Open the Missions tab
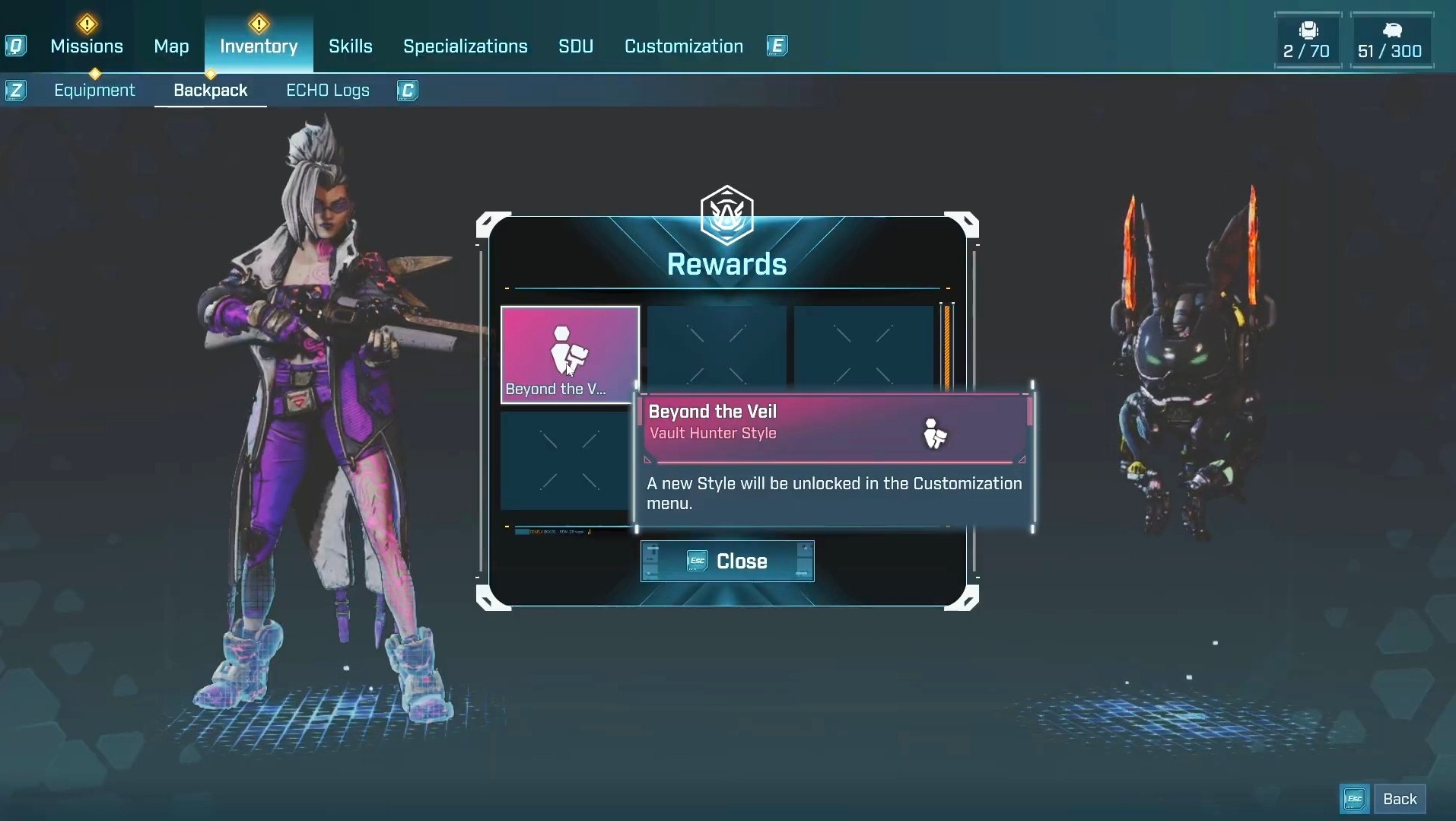 [x=87, y=46]
